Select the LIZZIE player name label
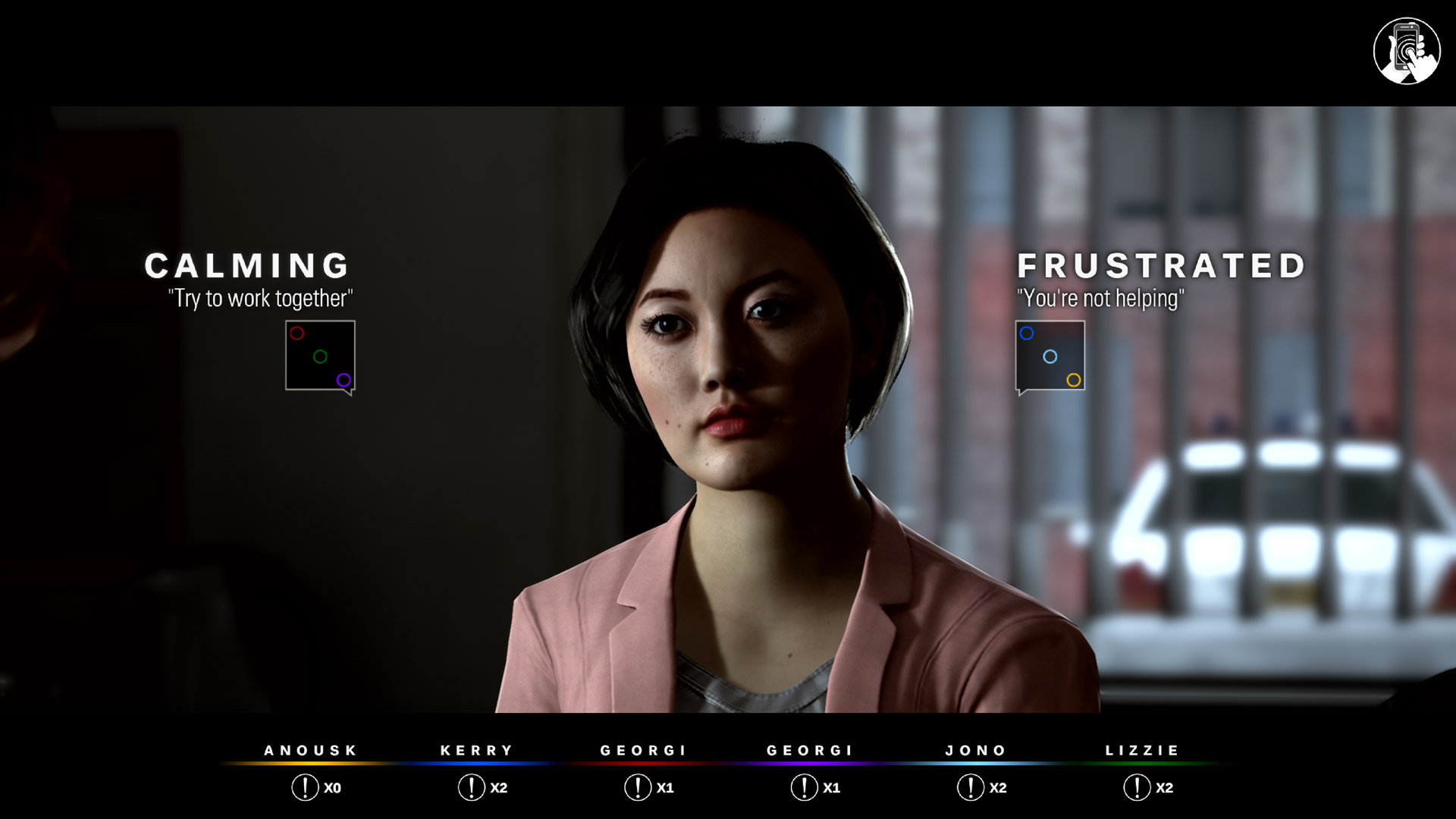 tap(1142, 750)
